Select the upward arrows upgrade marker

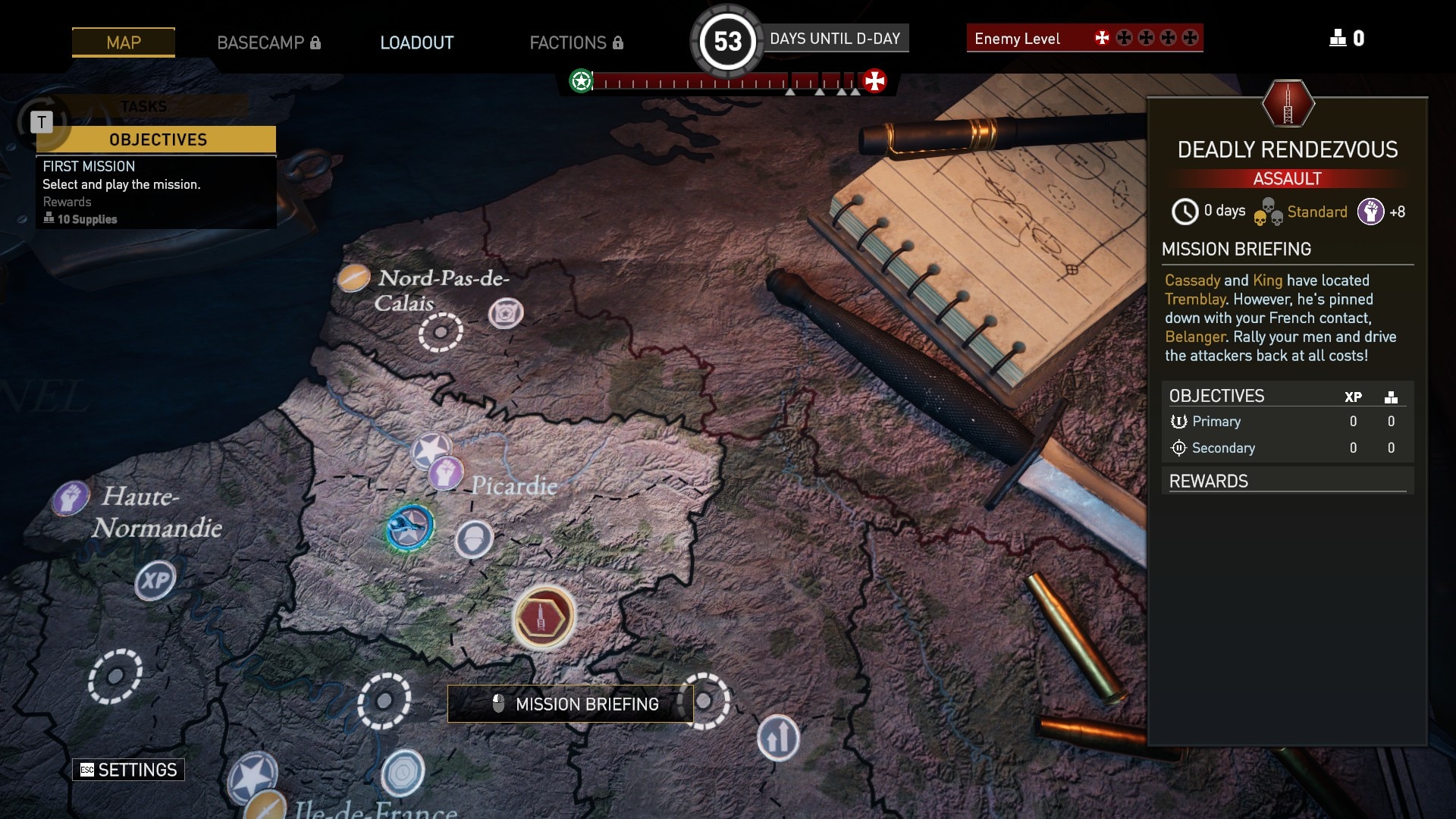tap(778, 737)
